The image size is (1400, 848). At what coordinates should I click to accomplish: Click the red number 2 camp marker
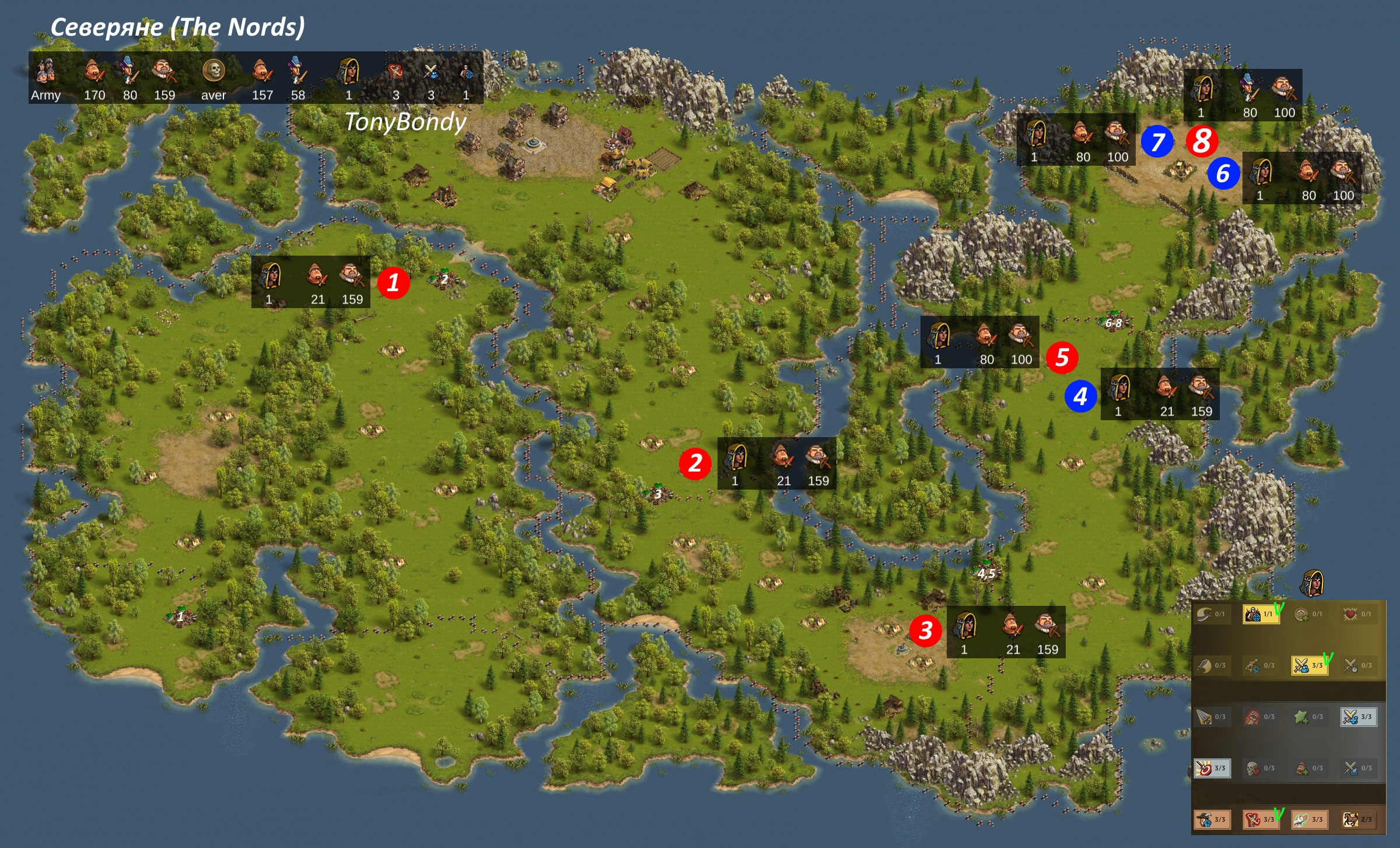(695, 464)
